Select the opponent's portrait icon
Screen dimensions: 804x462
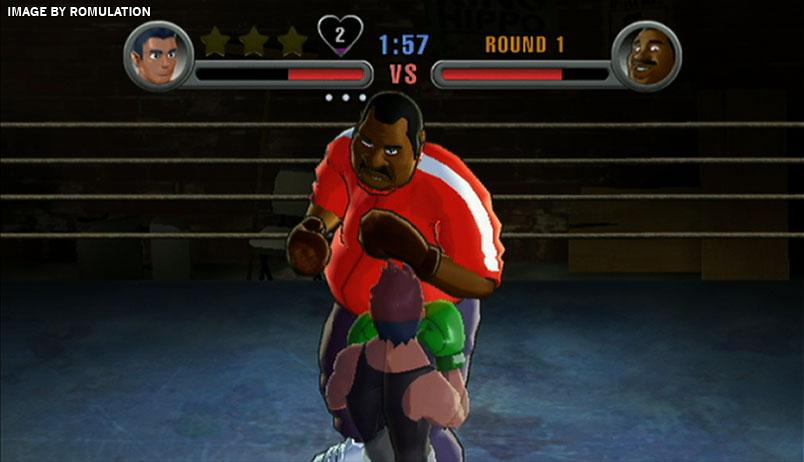coord(646,56)
